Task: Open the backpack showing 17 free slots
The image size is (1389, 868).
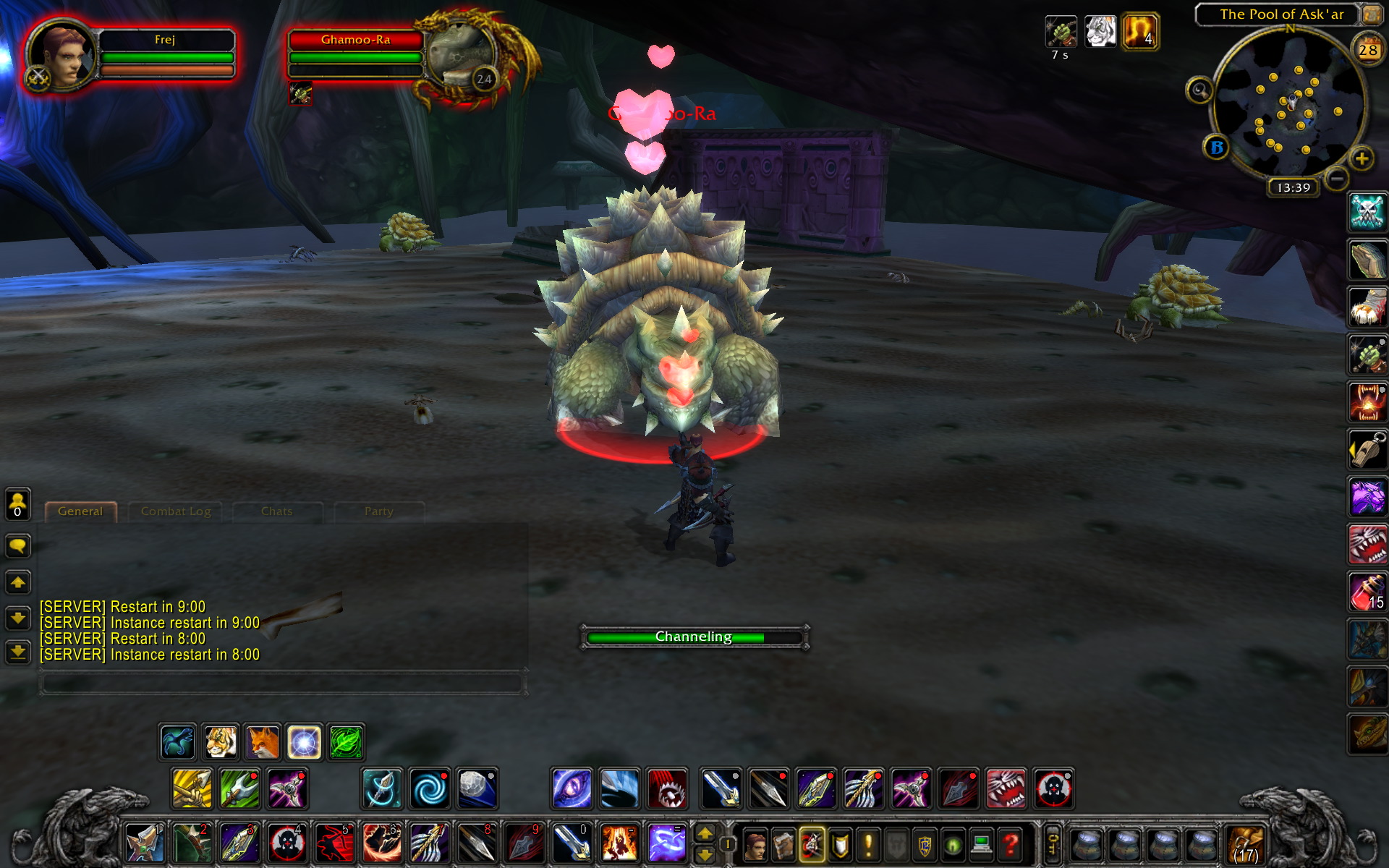Action: pyautogui.click(x=1244, y=843)
